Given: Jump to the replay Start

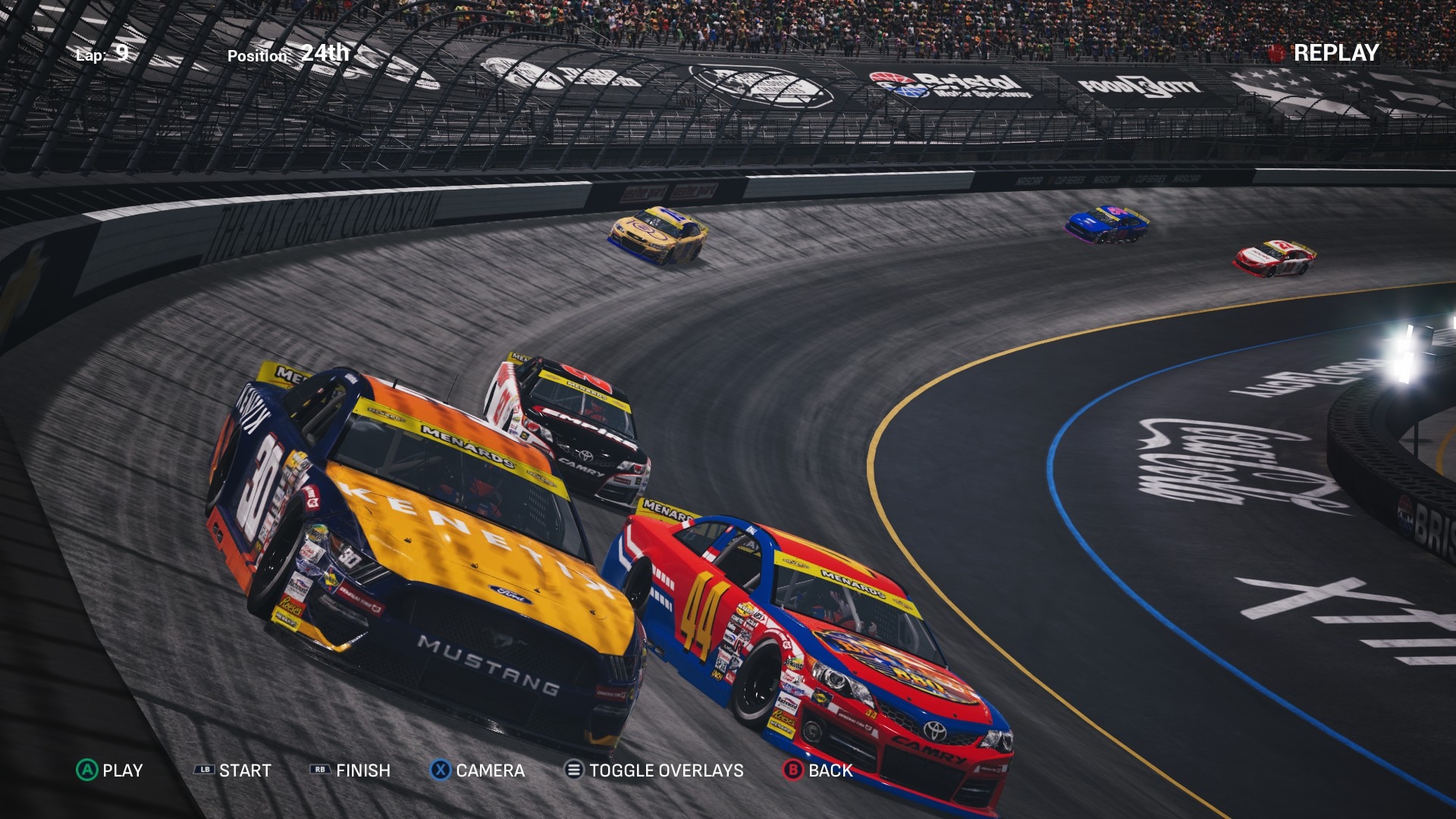Looking at the screenshot, I should [x=233, y=770].
